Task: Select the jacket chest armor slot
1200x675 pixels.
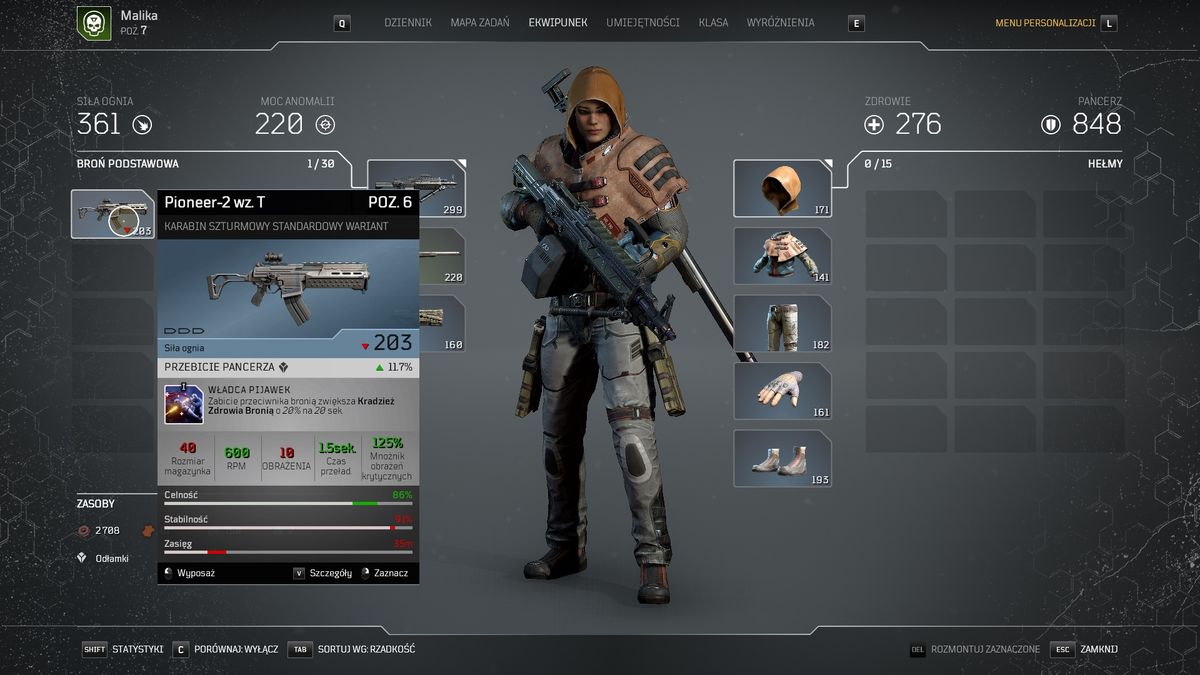Action: pyautogui.click(x=782, y=256)
